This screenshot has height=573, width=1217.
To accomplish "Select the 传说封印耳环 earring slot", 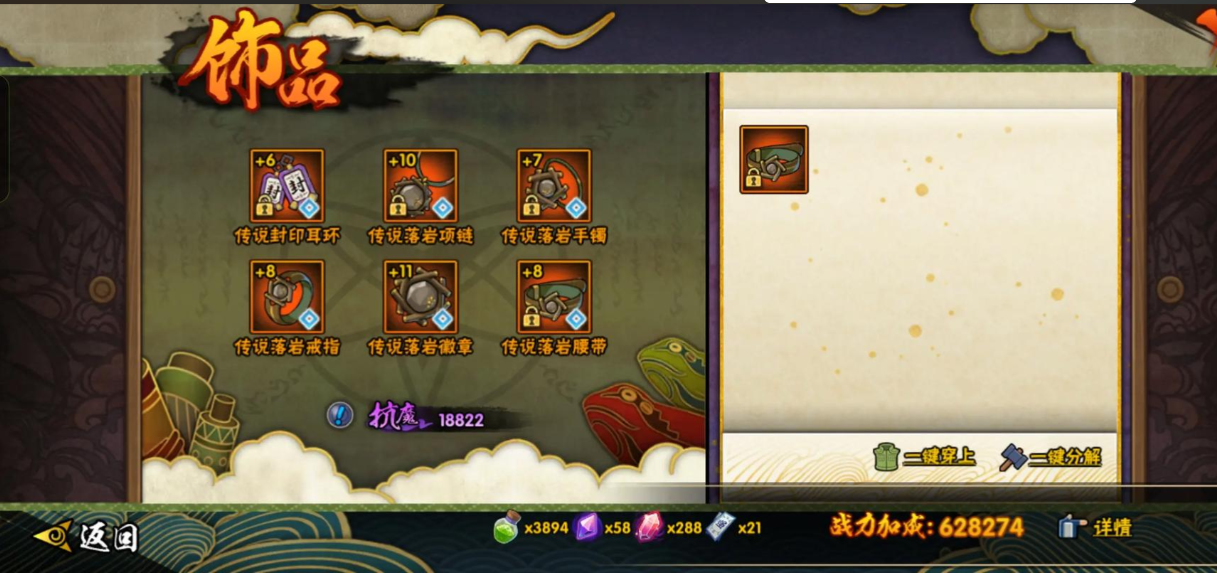I will 287,186.
